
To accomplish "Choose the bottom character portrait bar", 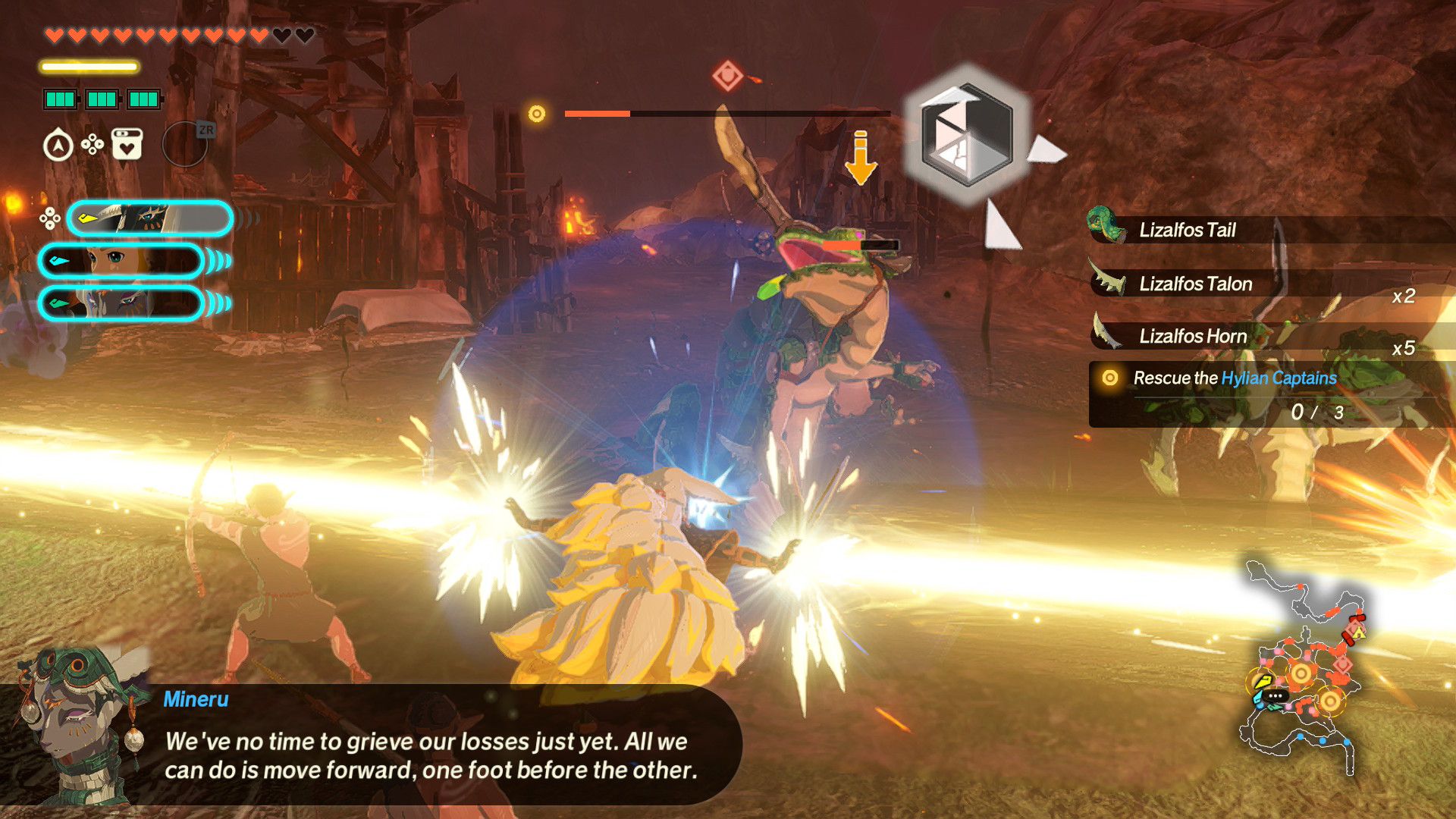I will click(121, 303).
